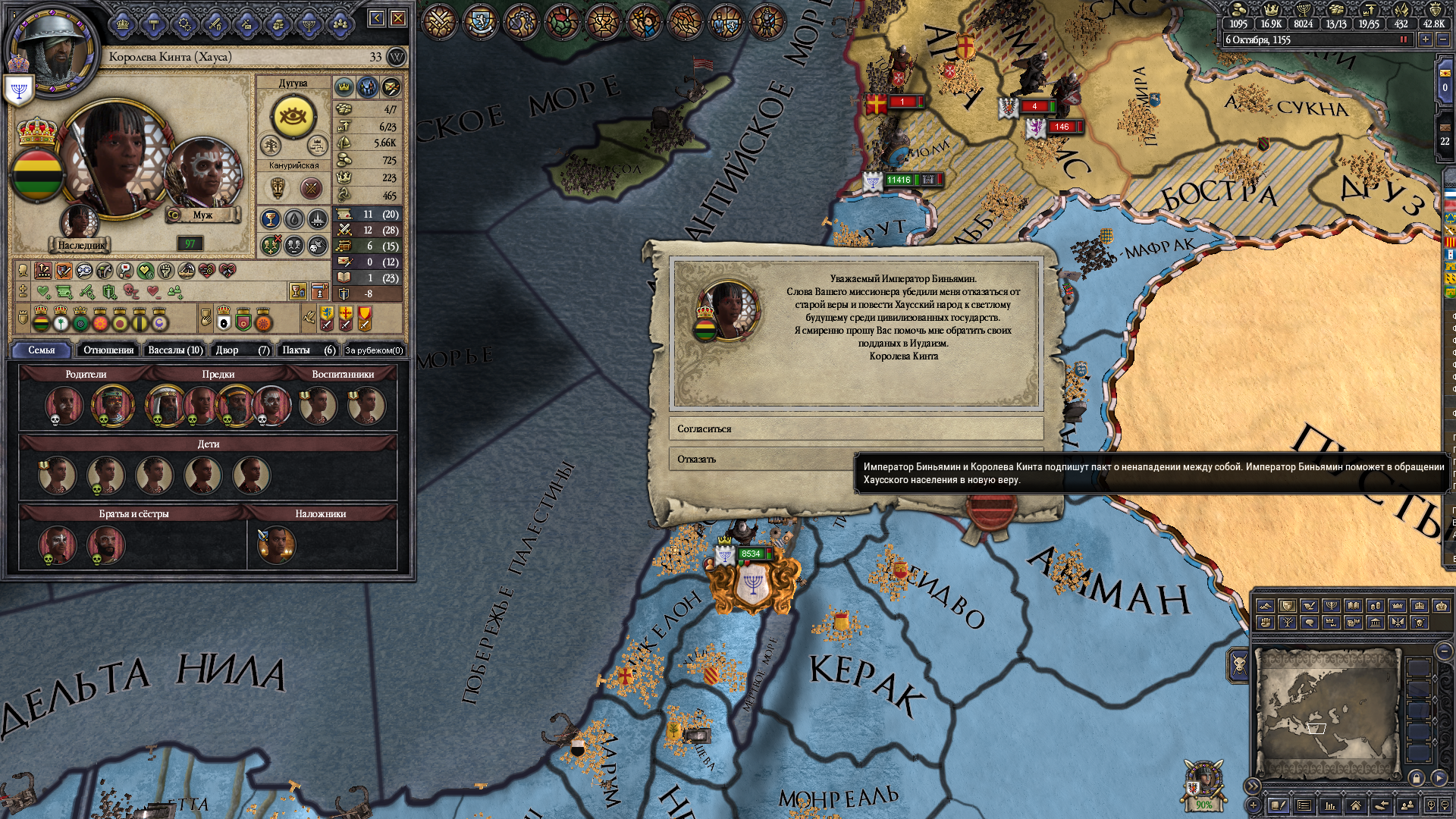Switch to the Двор (7) tab
The width and height of the screenshot is (1456, 819).
coord(242,350)
